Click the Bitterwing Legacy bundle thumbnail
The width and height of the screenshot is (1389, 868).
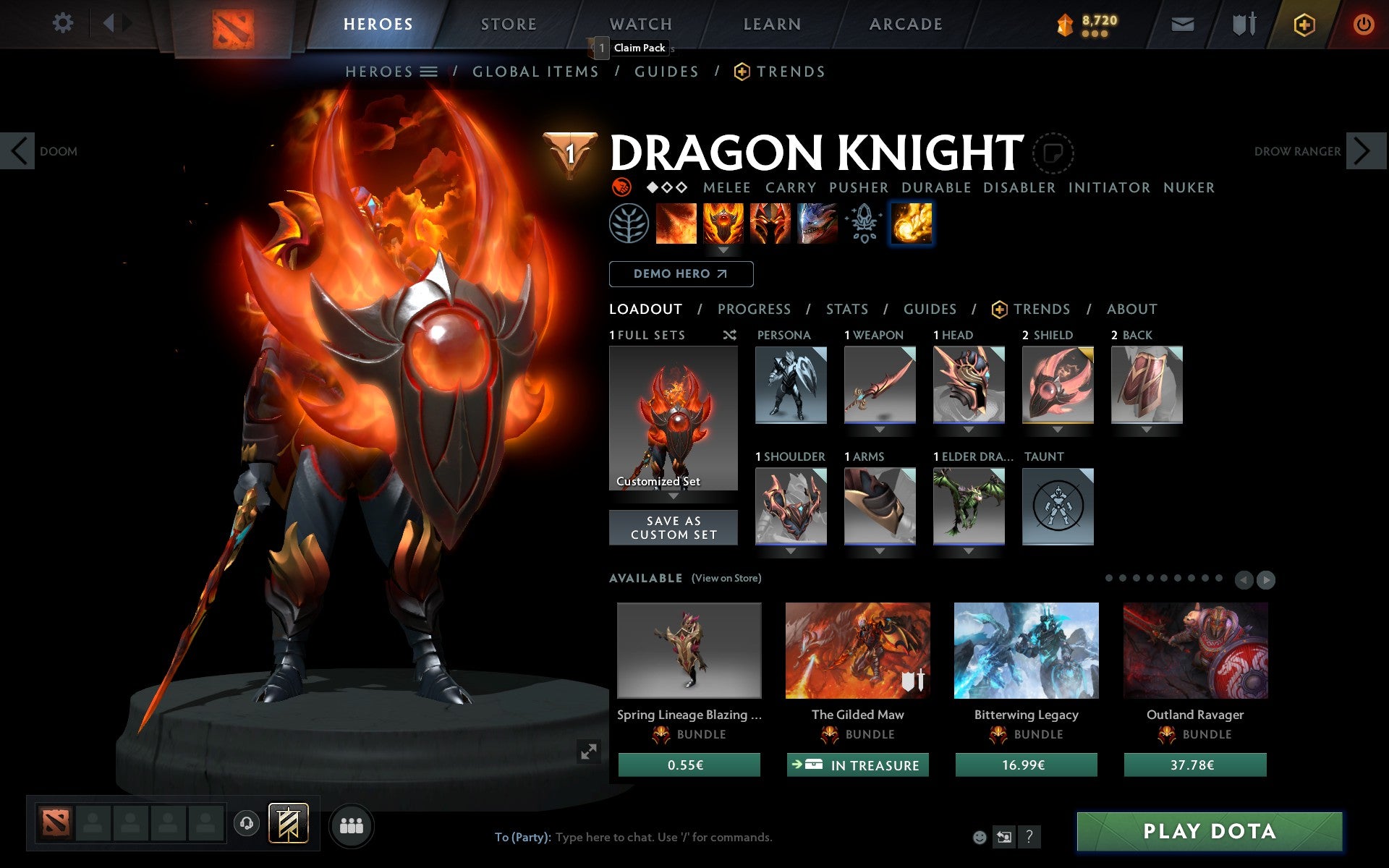click(1026, 650)
